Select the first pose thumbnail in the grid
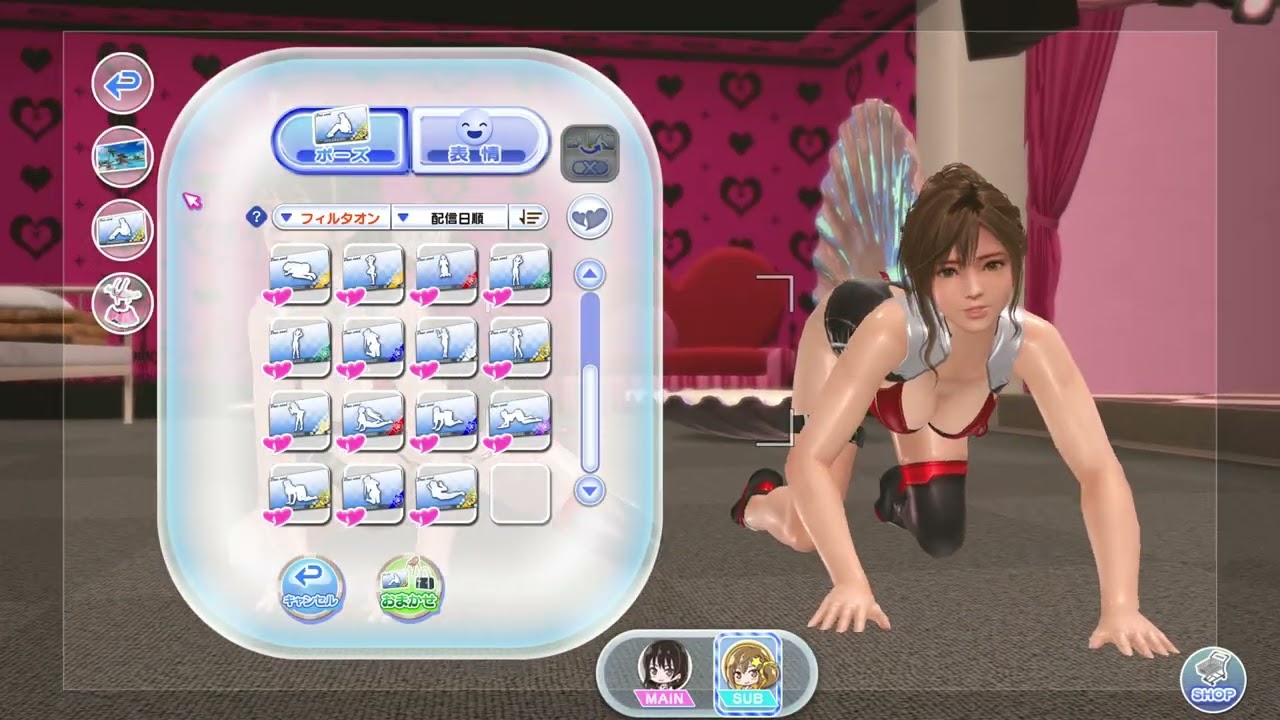Image resolution: width=1280 pixels, height=720 pixels. click(300, 273)
